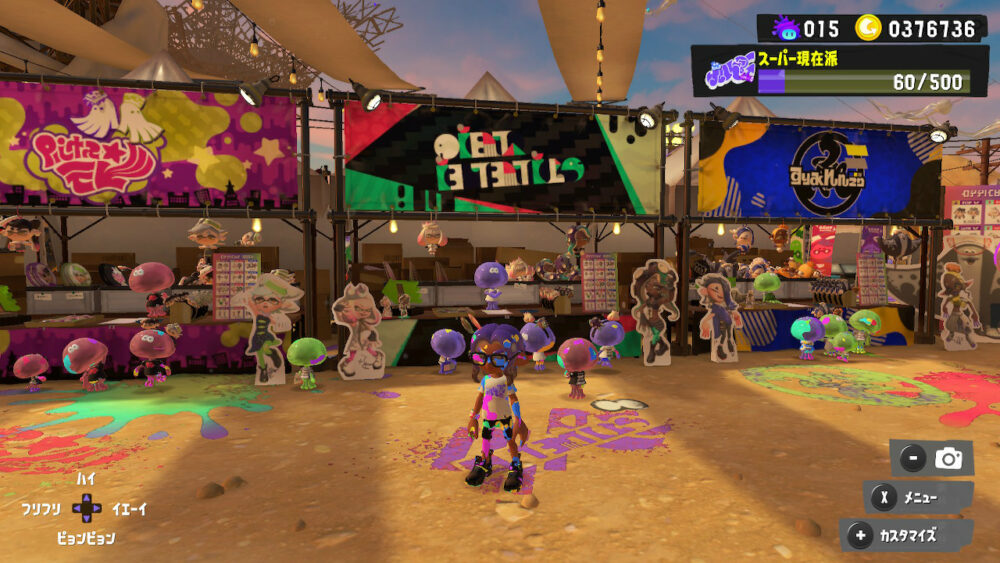Choose the ハイ emote label

tap(86, 479)
